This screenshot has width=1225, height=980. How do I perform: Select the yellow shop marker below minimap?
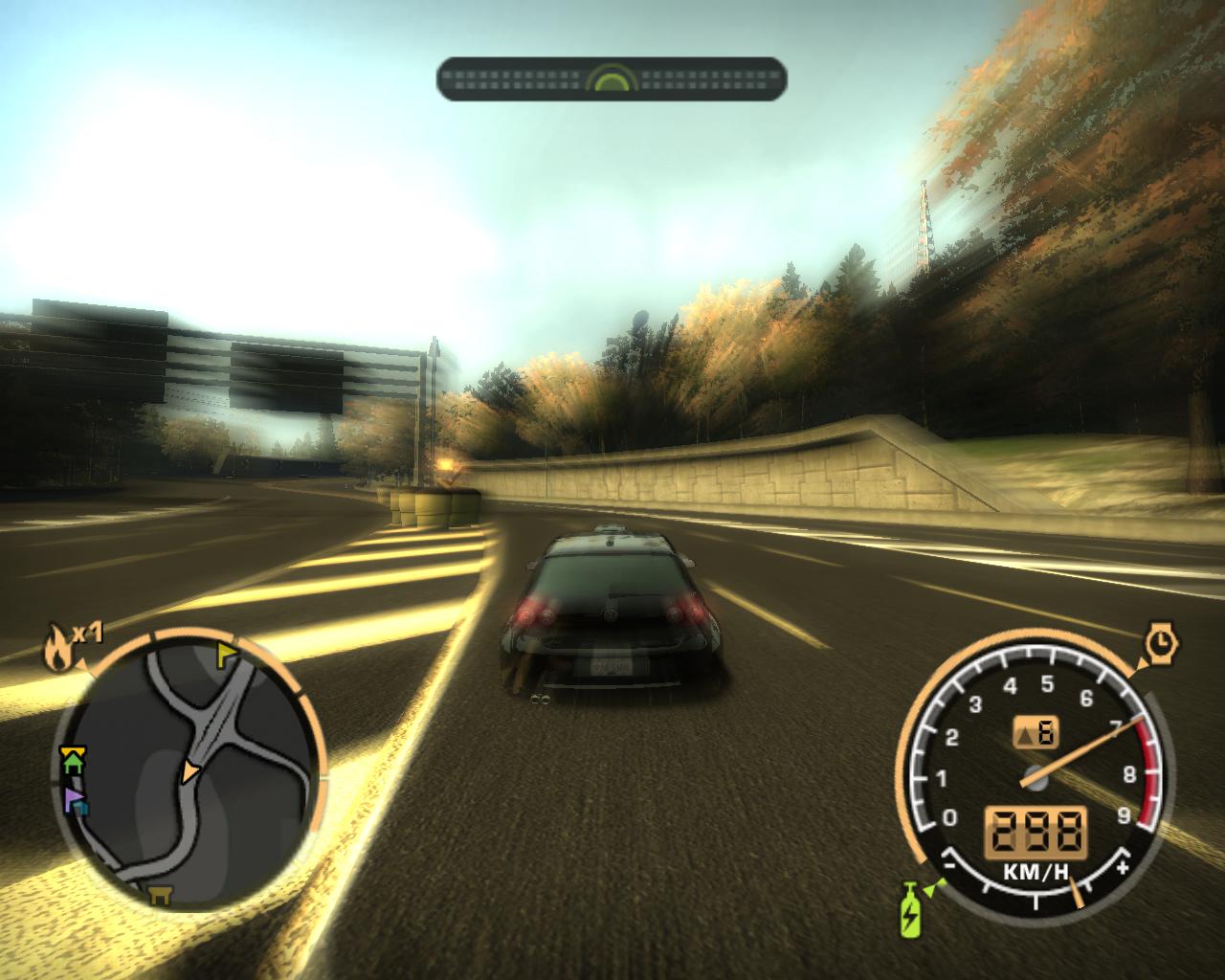(160, 895)
